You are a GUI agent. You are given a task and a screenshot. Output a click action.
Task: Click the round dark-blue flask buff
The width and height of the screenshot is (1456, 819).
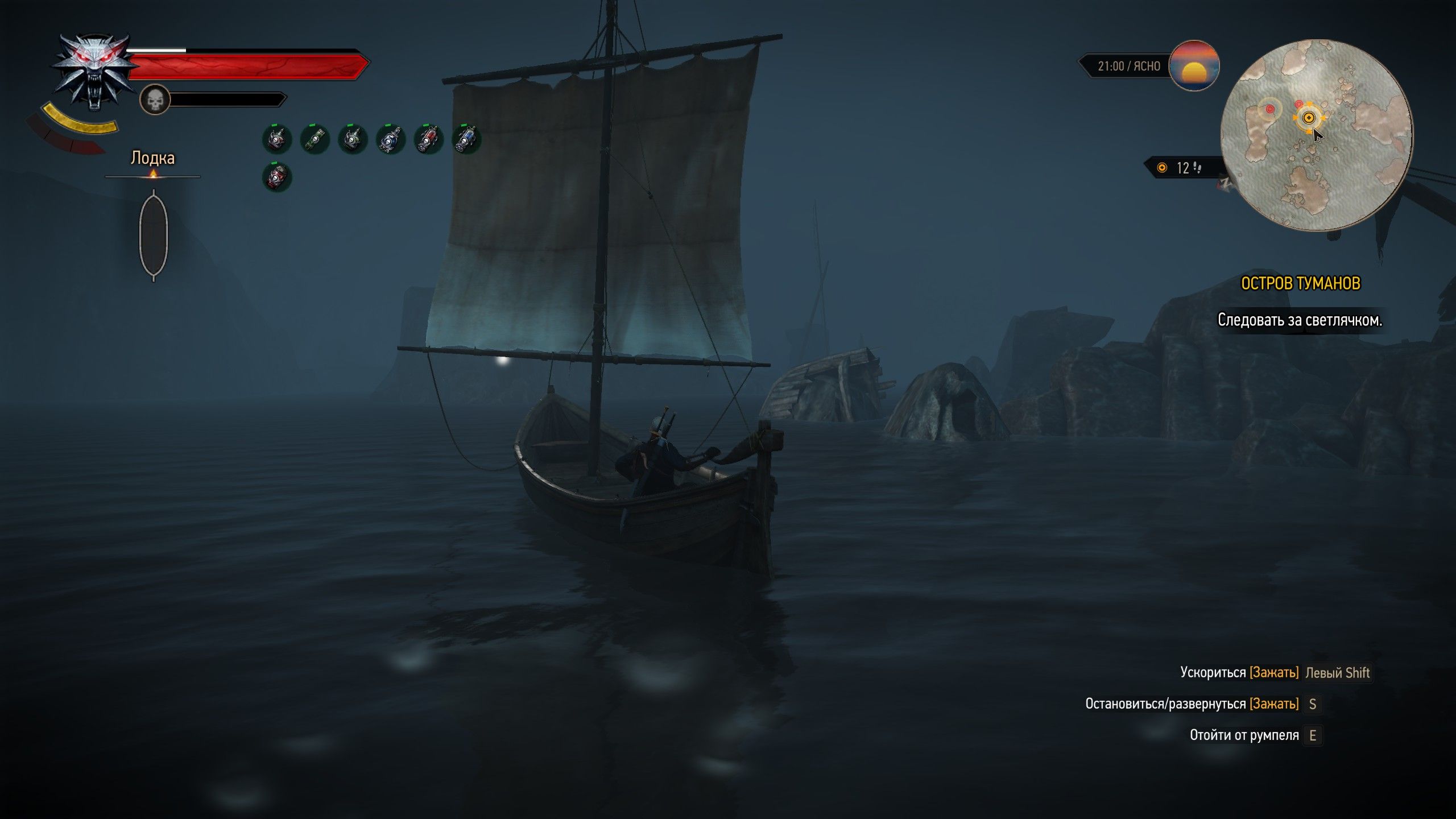click(x=391, y=139)
